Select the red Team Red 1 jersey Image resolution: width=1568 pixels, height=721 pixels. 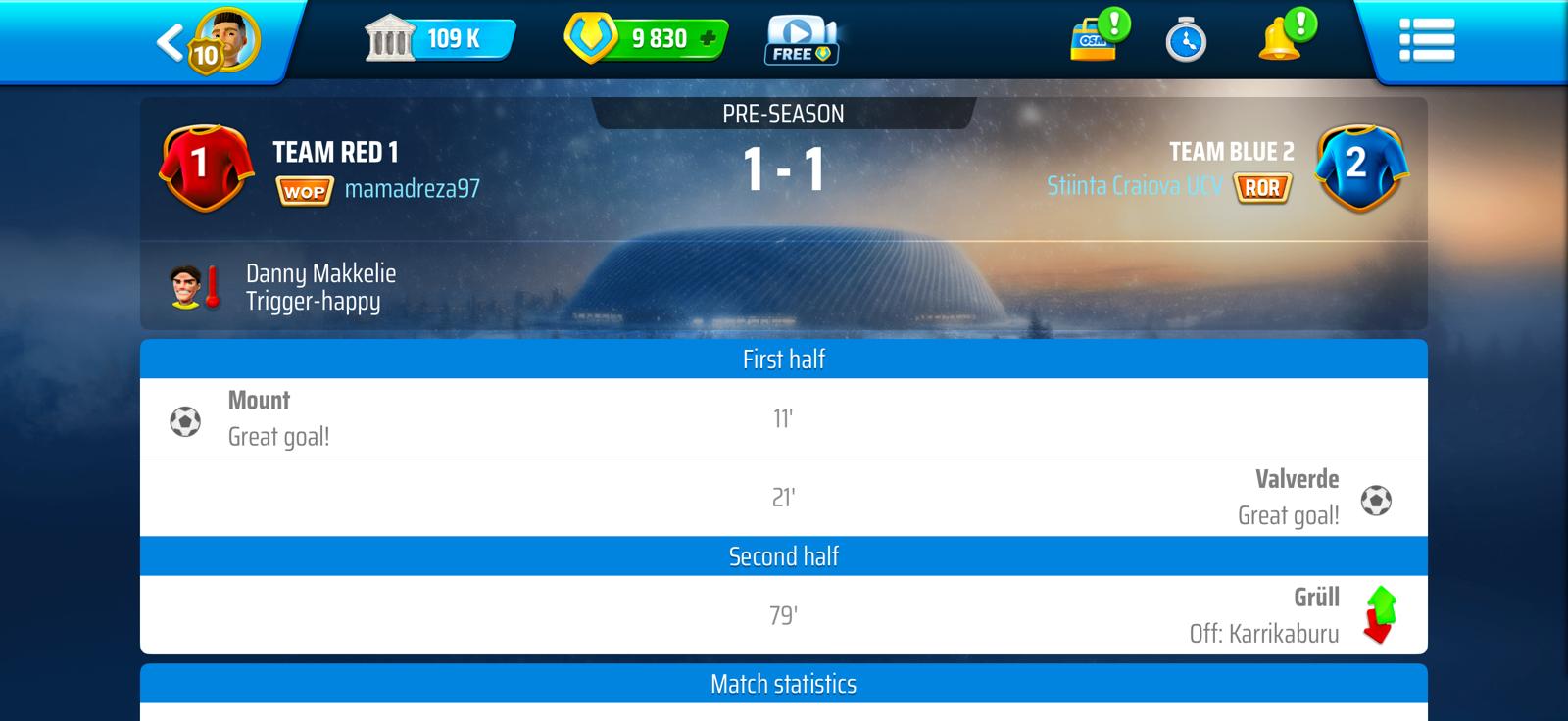[x=201, y=167]
